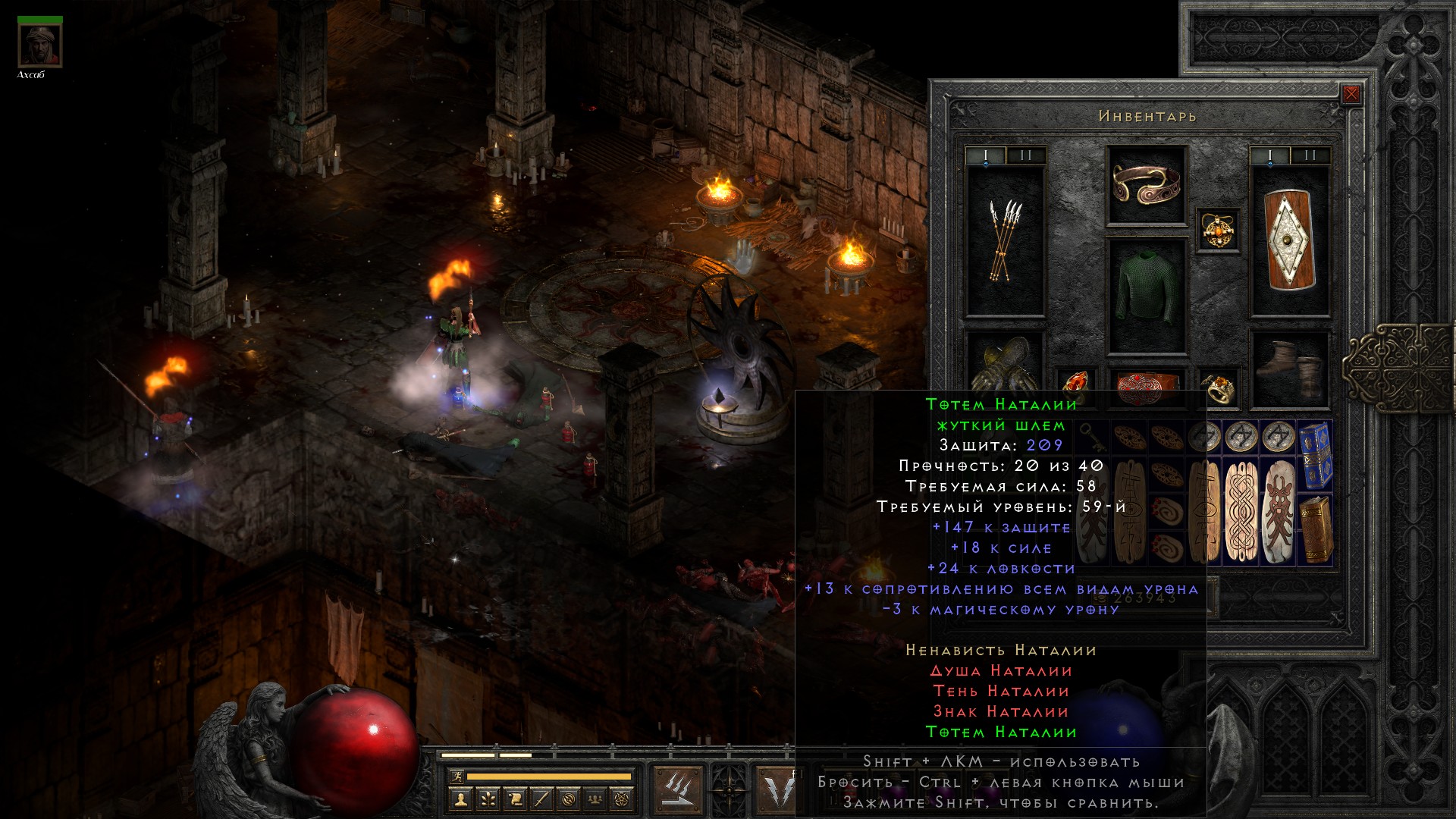Switch to weapon set II above javelins
1456x819 pixels.
(x=1025, y=156)
